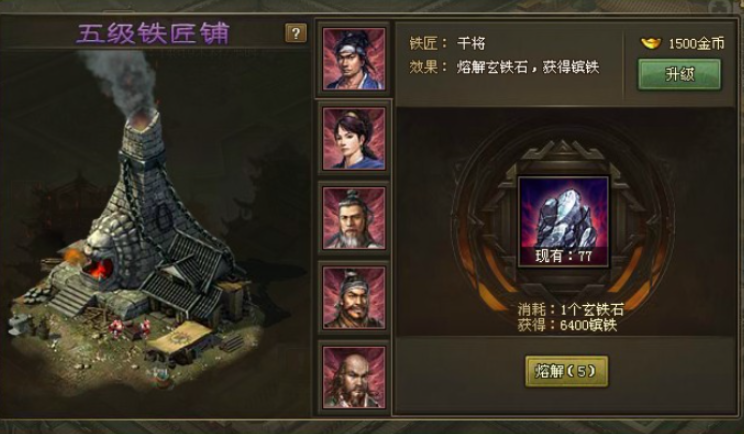Click the green 升级 upgrade button
Screen dimensions: 744x434
(x=679, y=74)
